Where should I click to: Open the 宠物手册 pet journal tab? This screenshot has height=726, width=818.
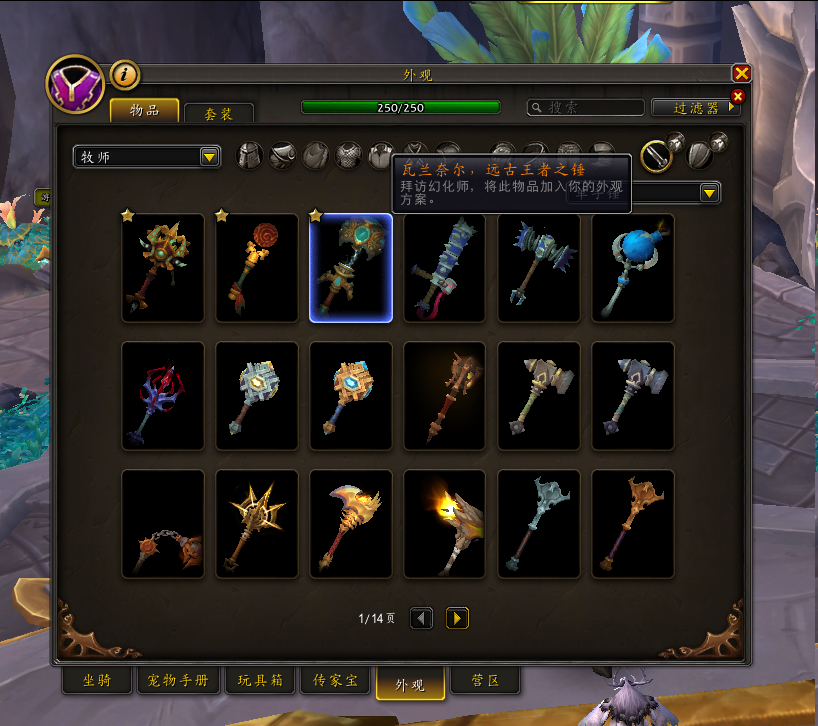tap(178, 681)
